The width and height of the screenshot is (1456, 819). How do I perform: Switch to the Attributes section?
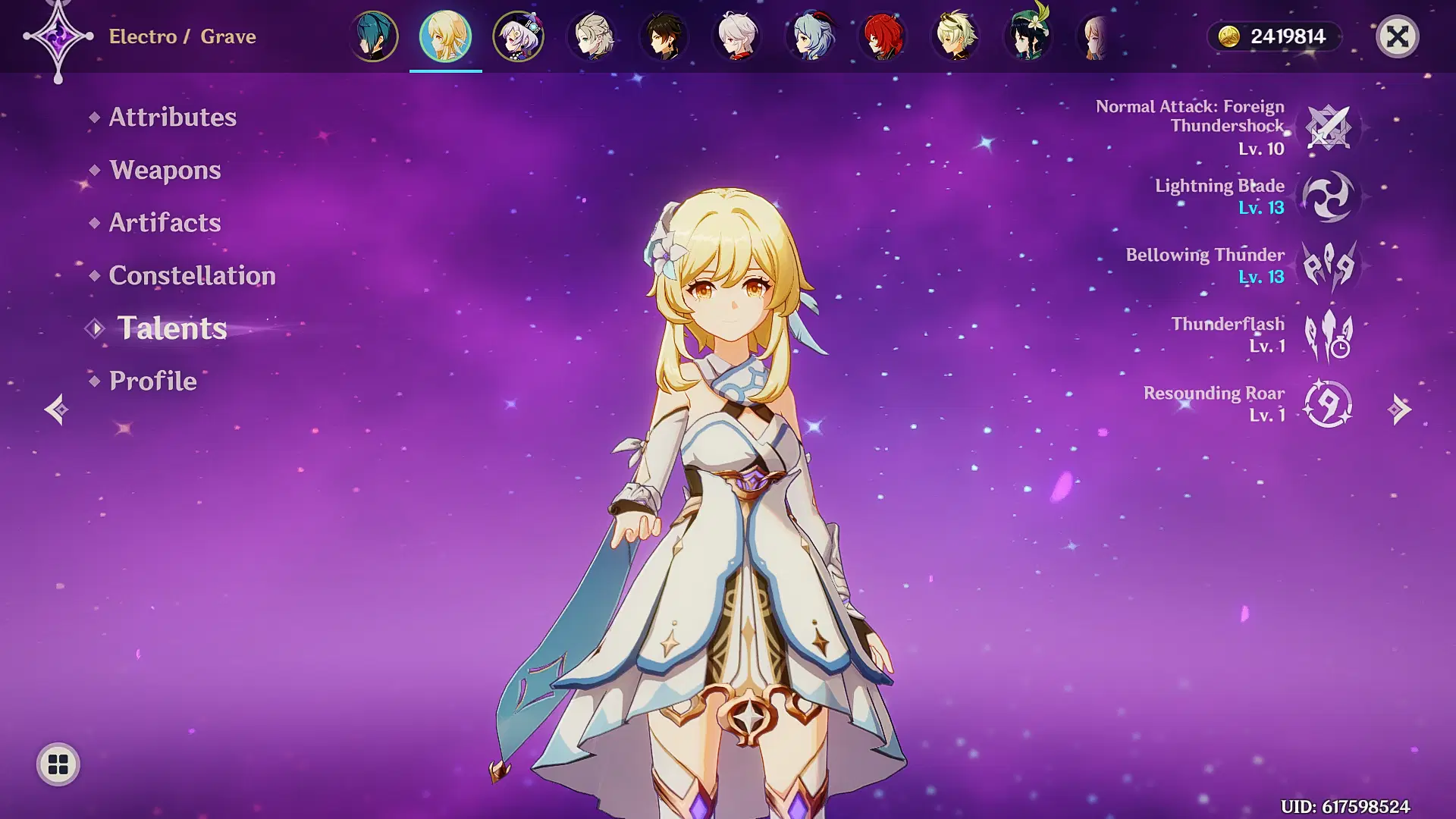[171, 118]
